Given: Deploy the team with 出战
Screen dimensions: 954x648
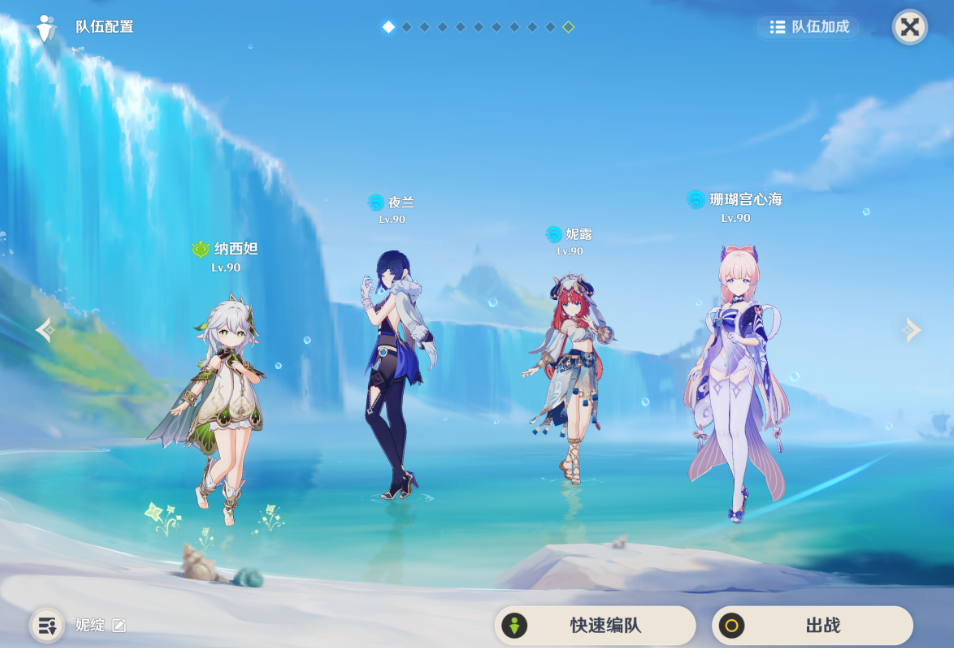Looking at the screenshot, I should point(812,626).
